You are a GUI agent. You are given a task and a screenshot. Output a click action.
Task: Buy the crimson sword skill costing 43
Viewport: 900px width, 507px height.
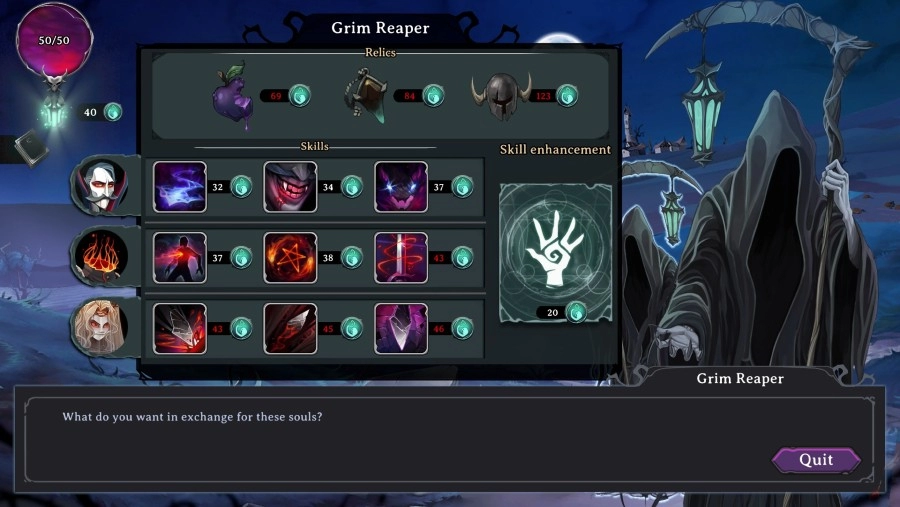click(x=401, y=258)
